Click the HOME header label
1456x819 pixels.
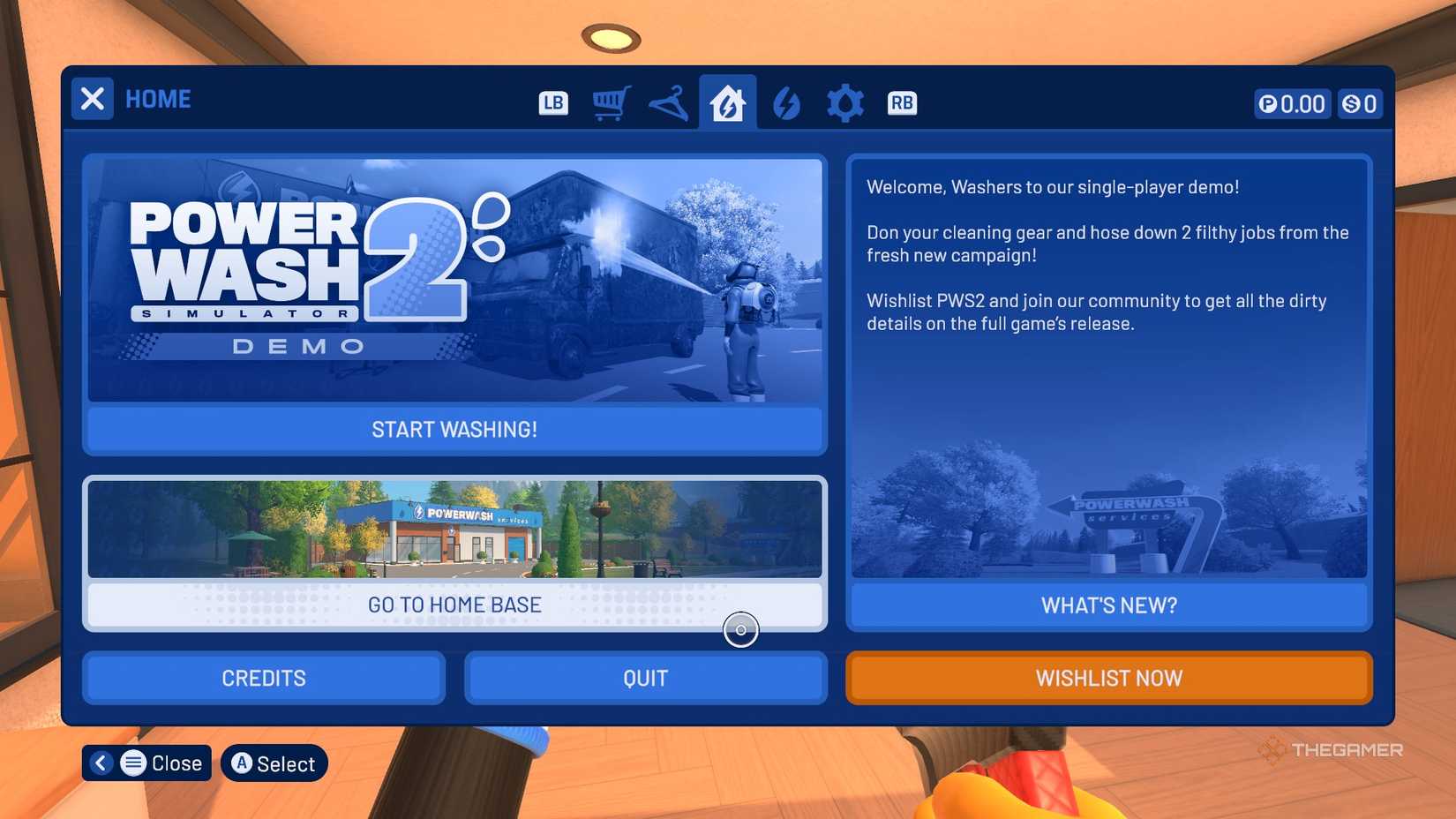[x=159, y=98]
